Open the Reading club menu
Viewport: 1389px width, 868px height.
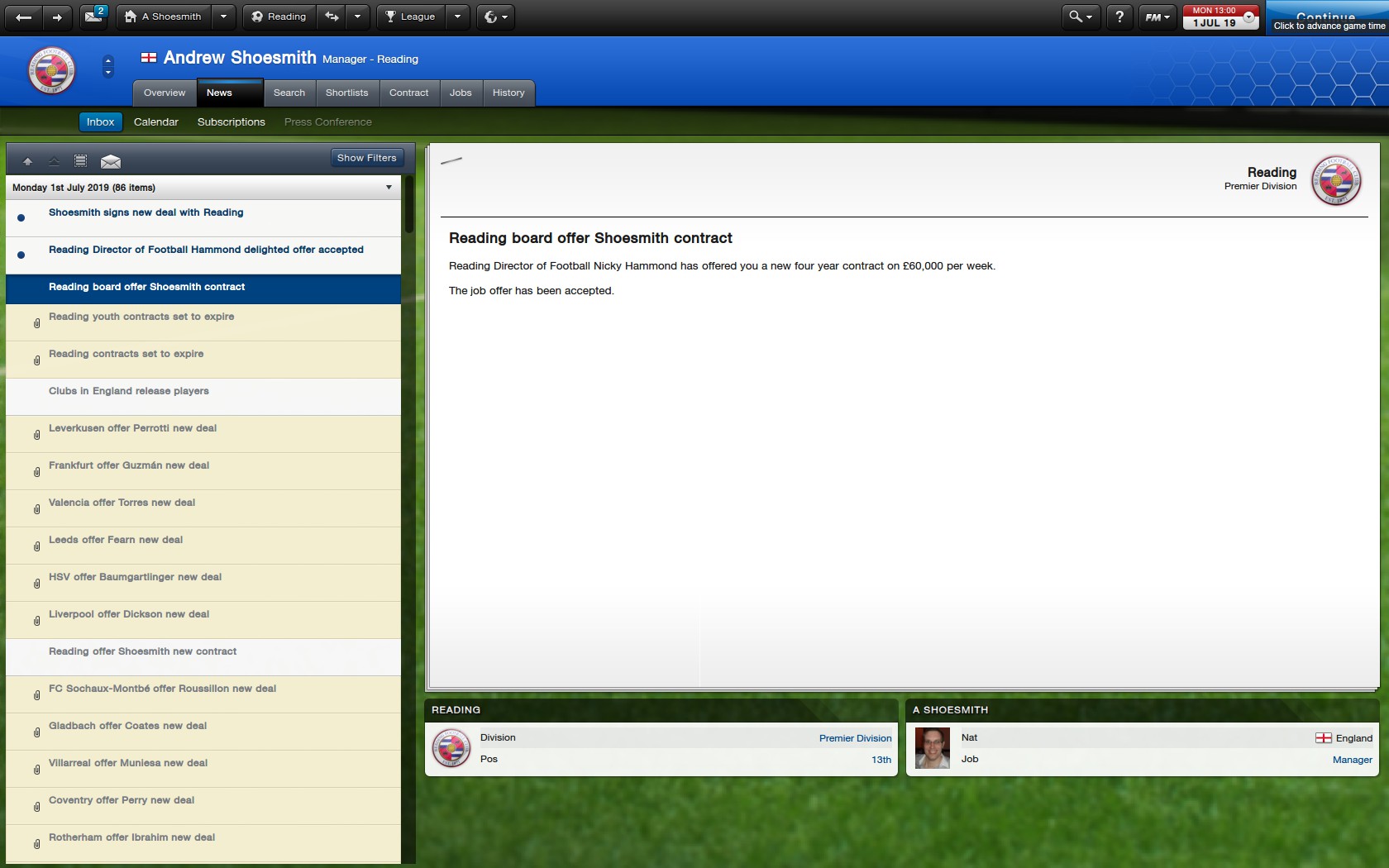click(279, 17)
